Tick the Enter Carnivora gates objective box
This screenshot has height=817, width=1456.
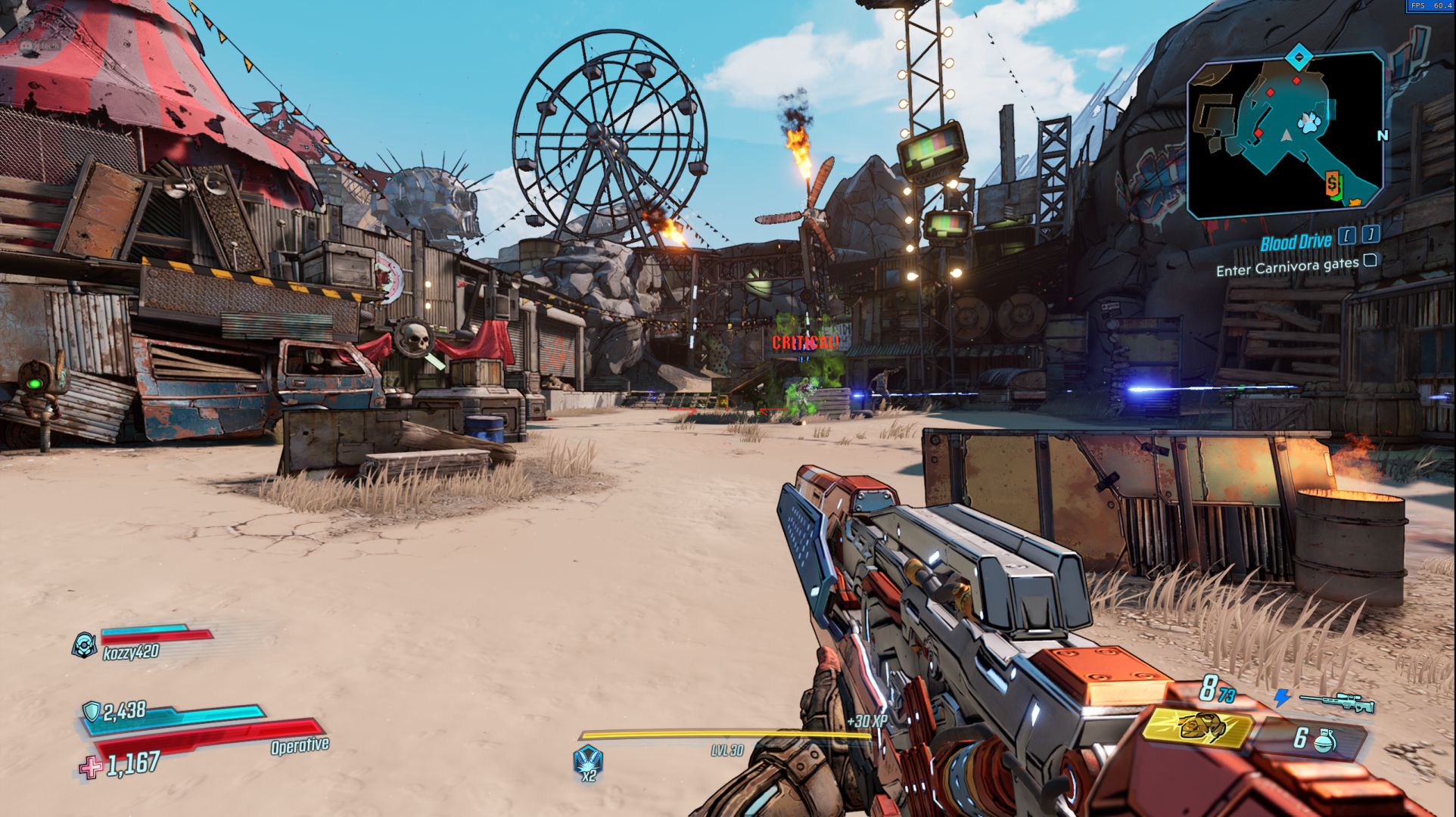point(1370,261)
